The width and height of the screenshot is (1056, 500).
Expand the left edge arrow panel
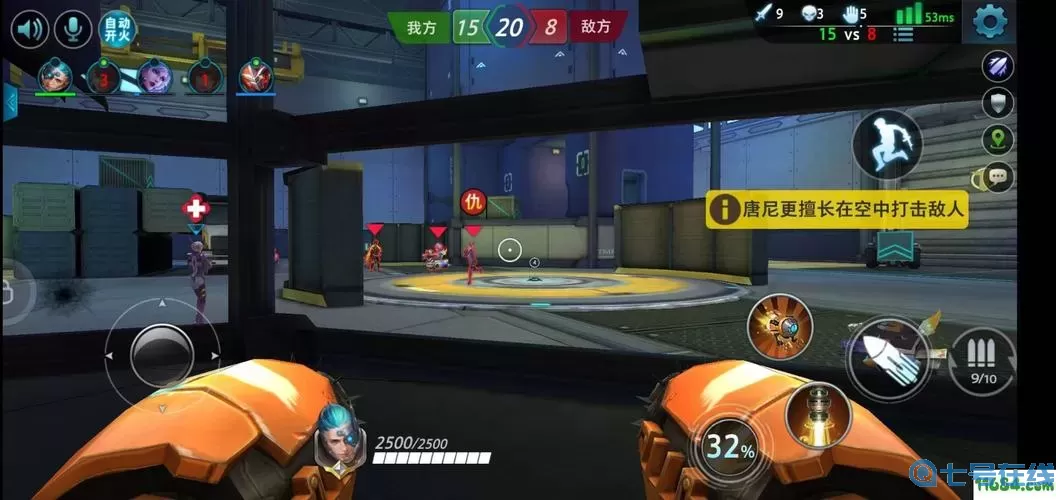coord(10,102)
